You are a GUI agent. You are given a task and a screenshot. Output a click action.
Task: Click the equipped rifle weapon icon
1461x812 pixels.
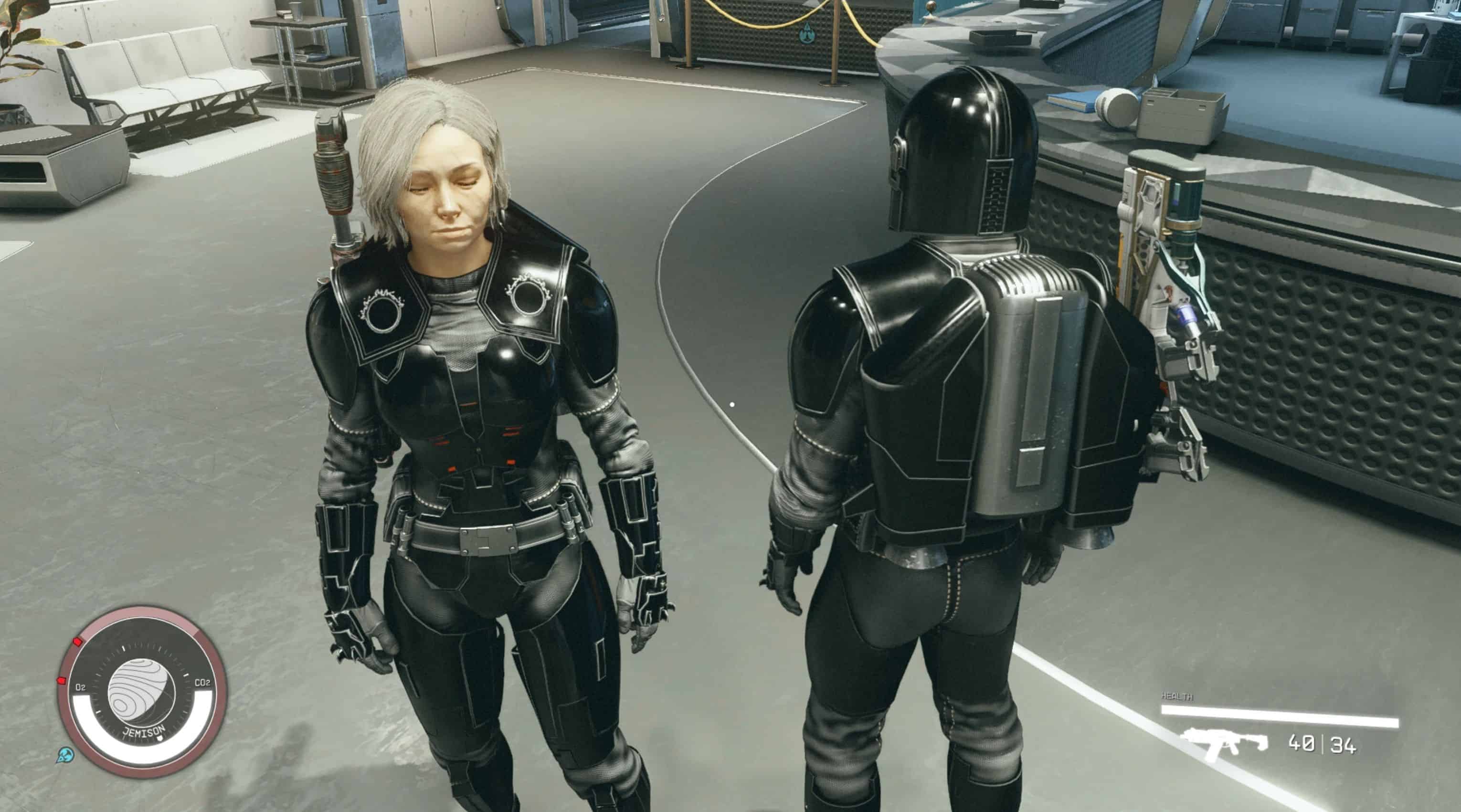pos(1224,743)
